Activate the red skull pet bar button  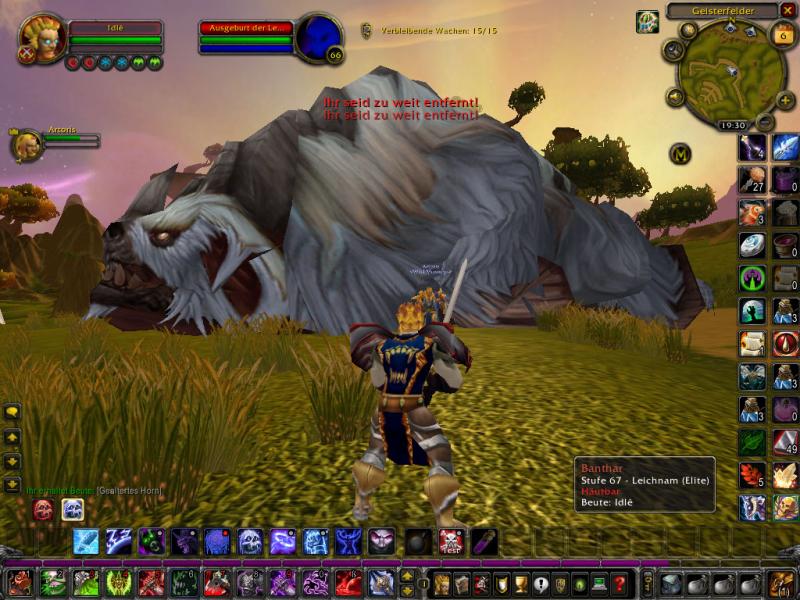(43, 510)
